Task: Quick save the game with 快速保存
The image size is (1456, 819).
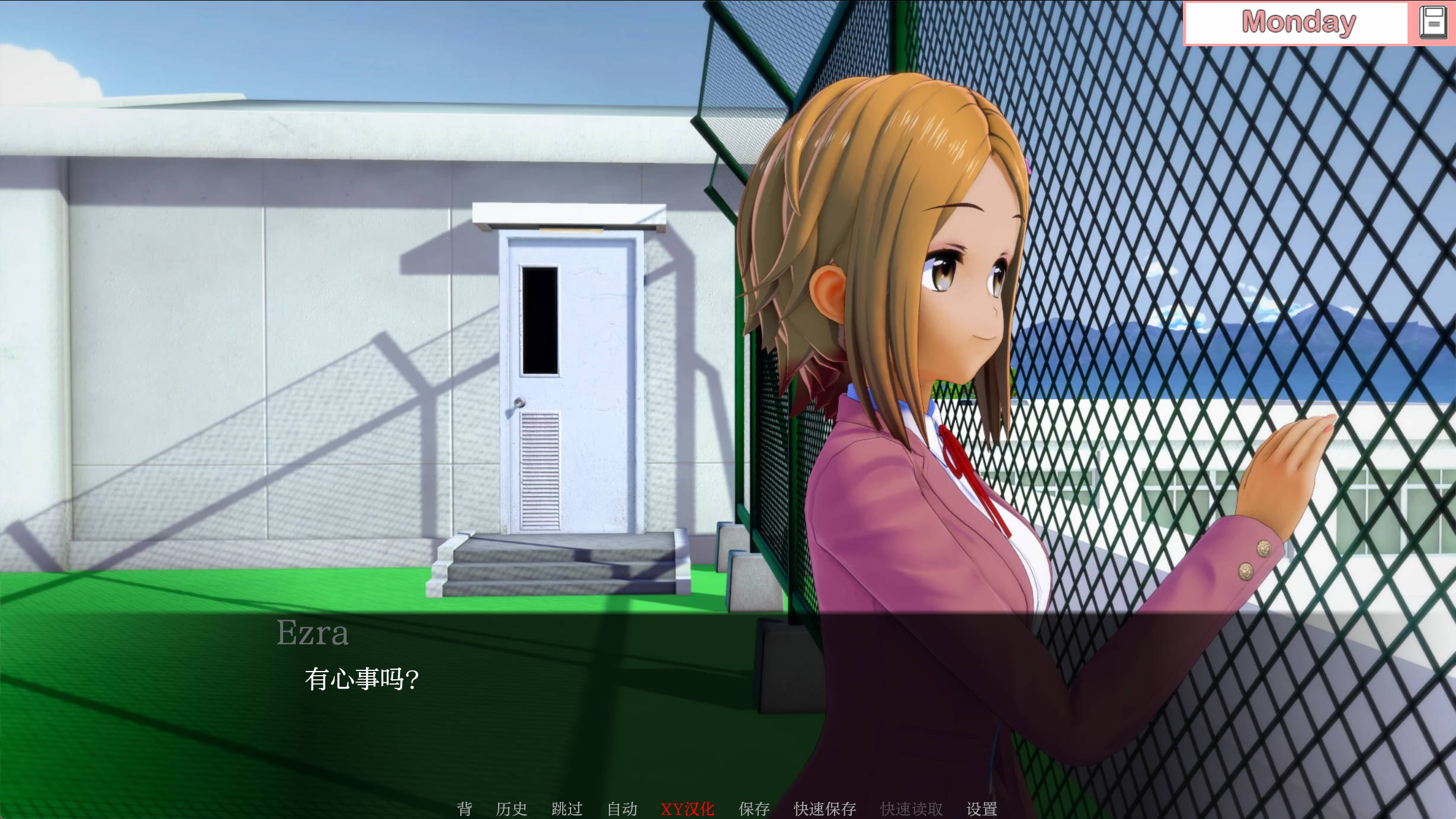Action: click(824, 808)
